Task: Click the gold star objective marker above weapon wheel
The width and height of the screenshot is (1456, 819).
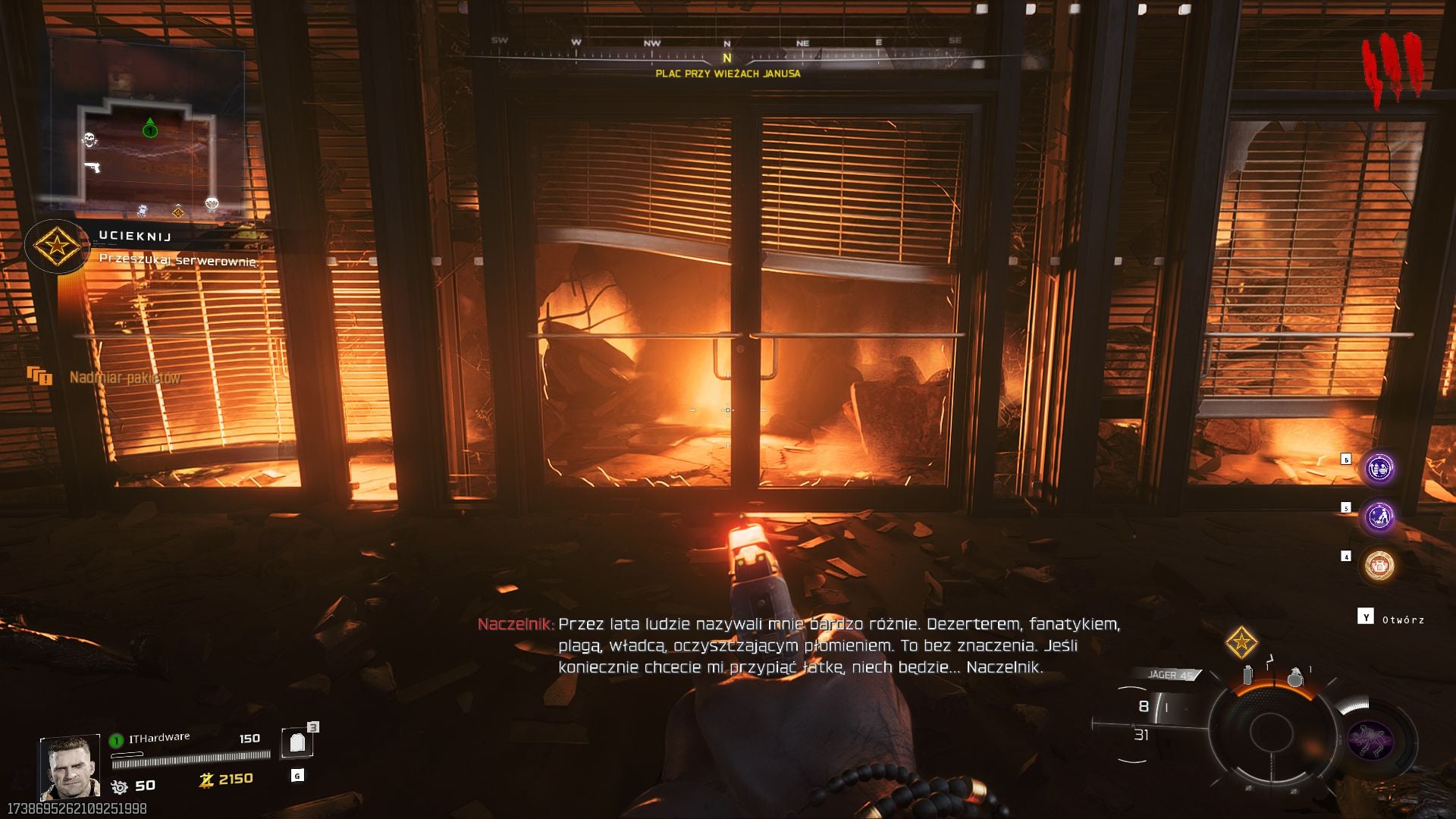Action: tap(1241, 643)
